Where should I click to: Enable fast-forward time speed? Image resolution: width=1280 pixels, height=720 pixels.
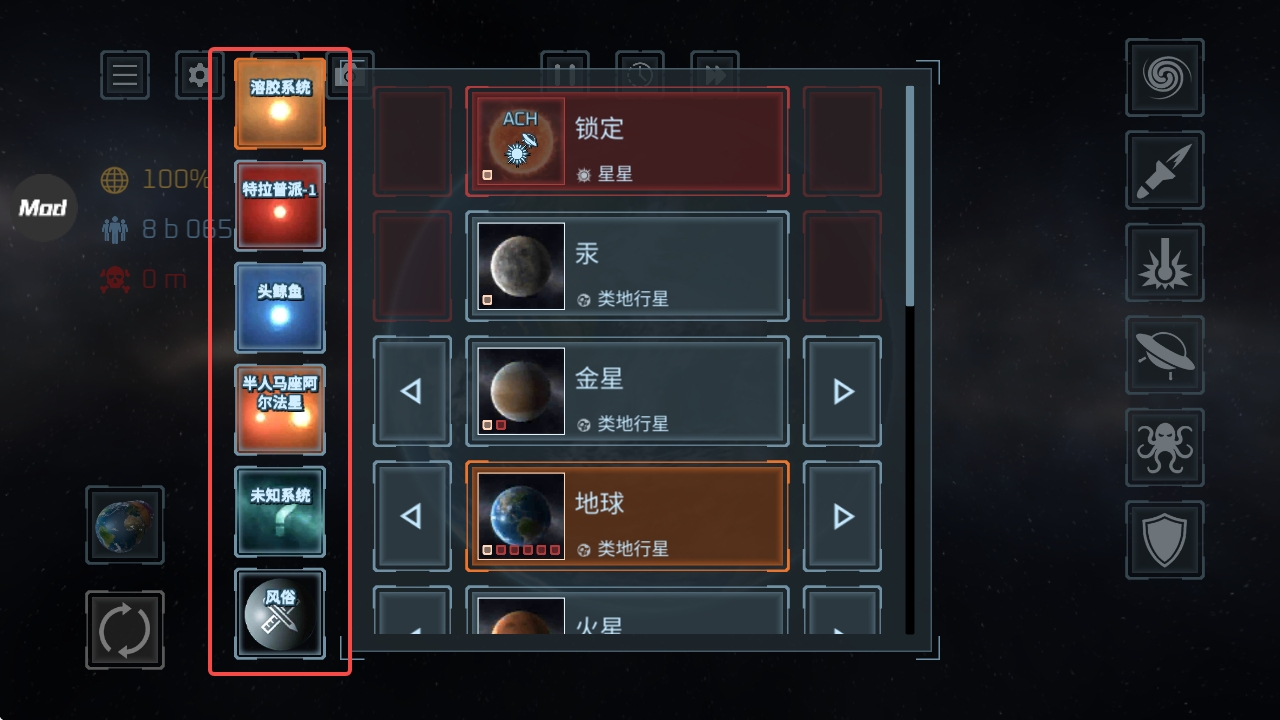coord(716,71)
